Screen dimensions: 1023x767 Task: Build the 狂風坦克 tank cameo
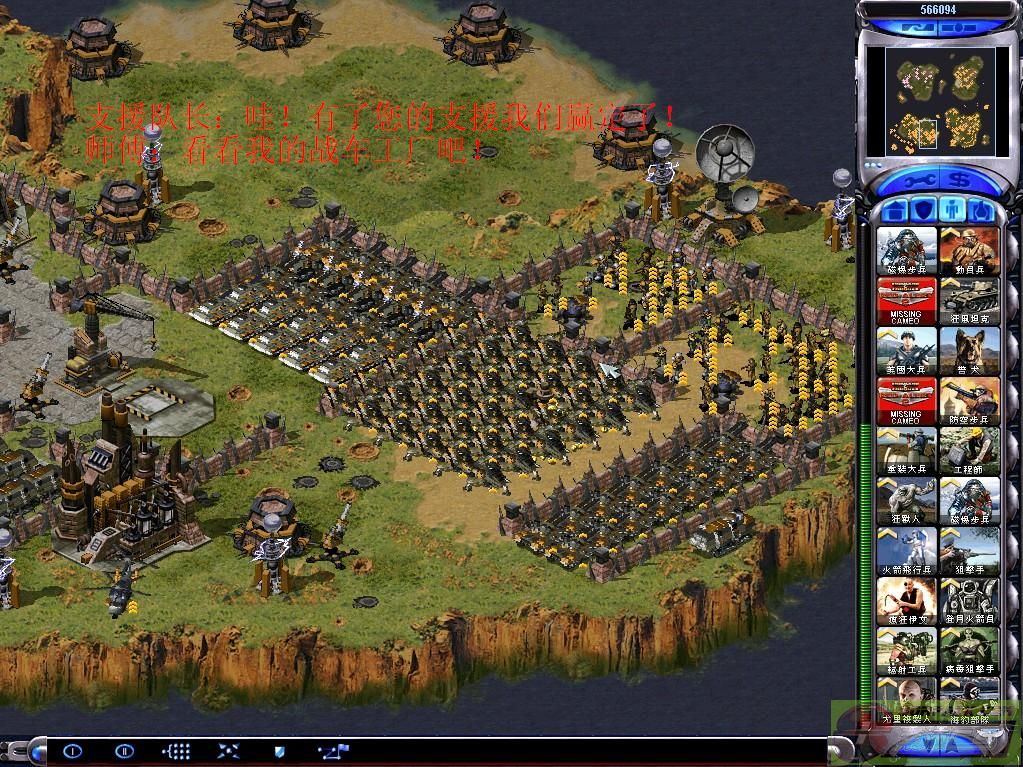coord(969,301)
